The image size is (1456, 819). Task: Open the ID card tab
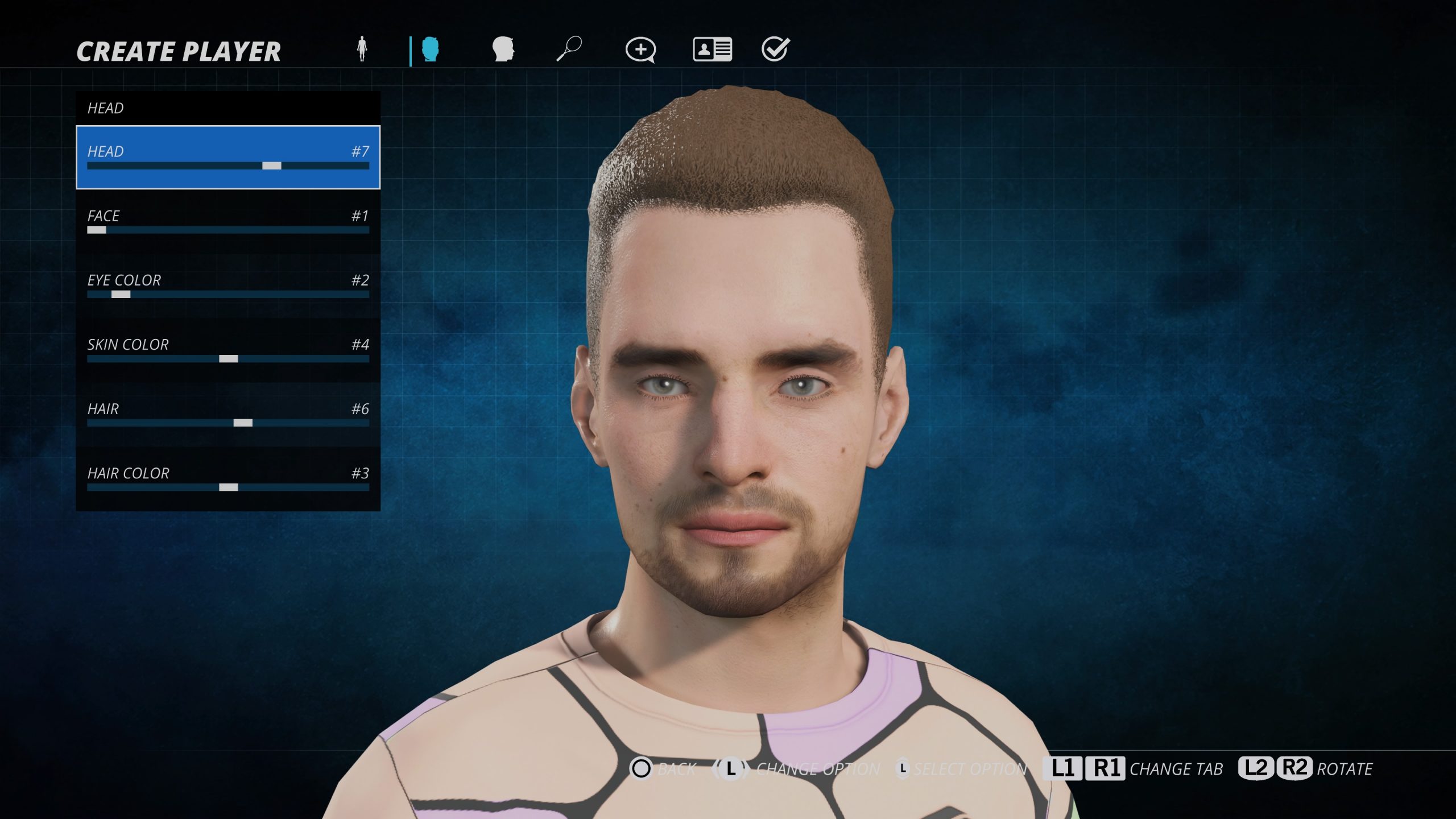point(712,49)
